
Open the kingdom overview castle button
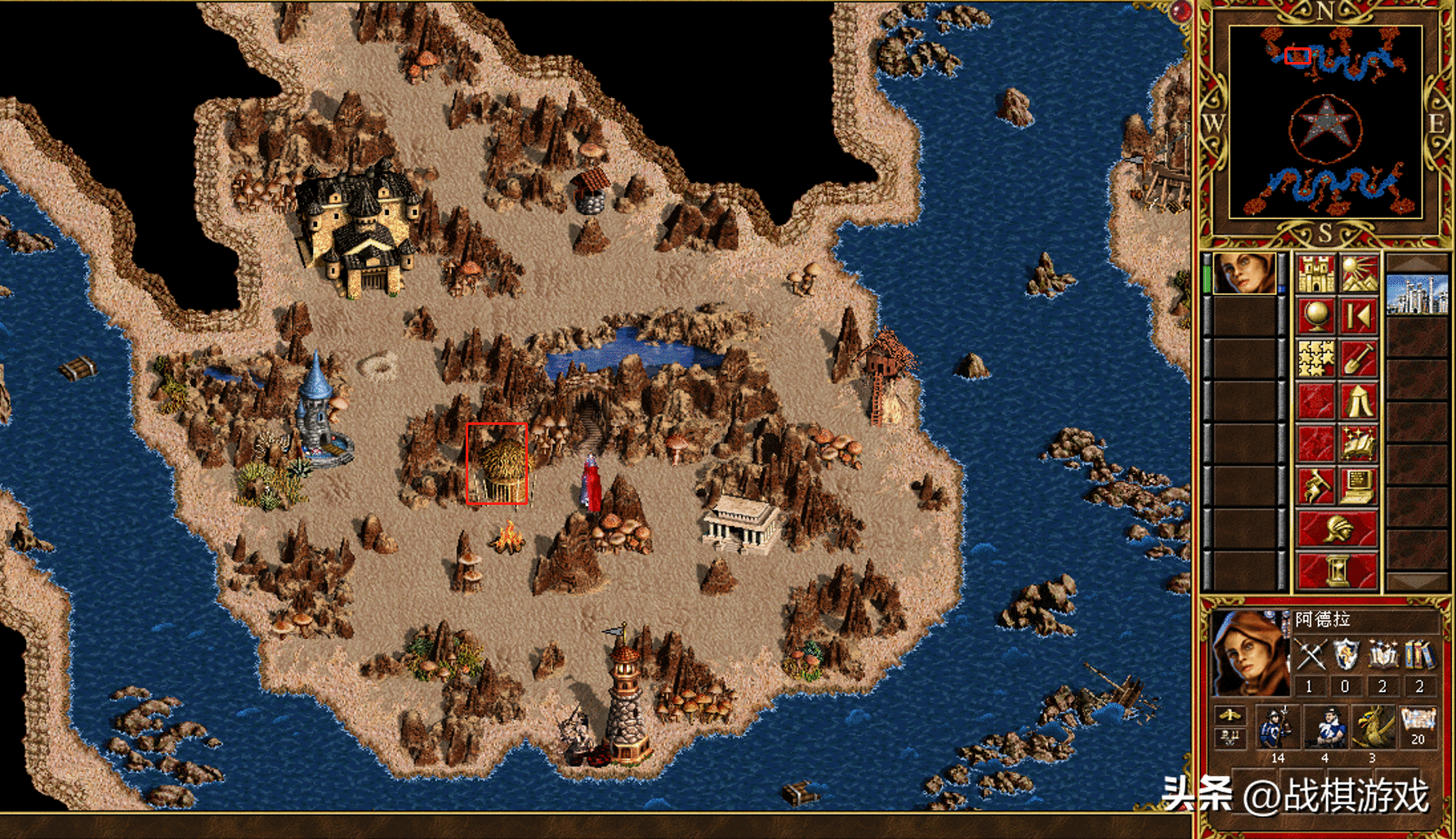1315,274
